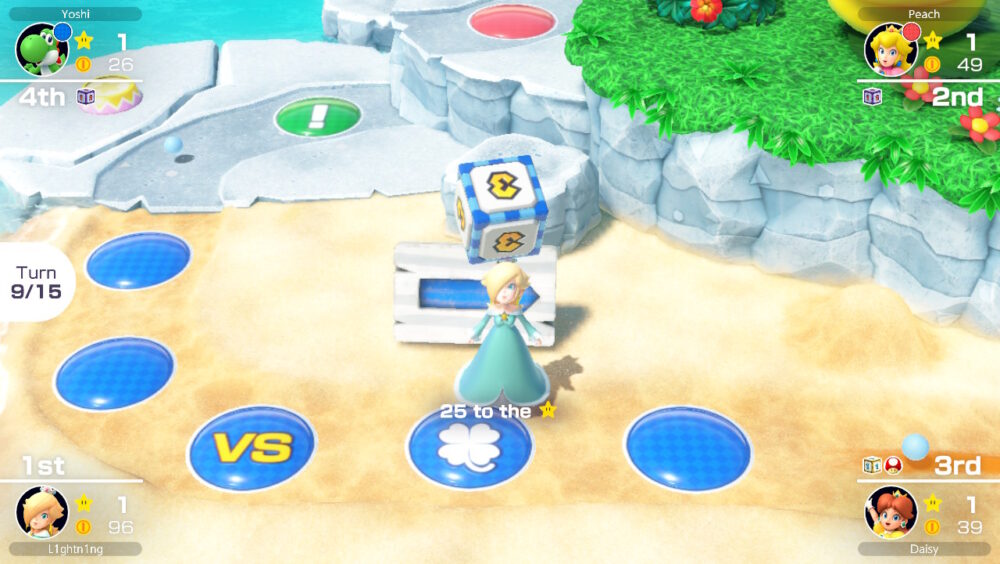
Task: Select Yoshi's player portrait
Action: 41,50
